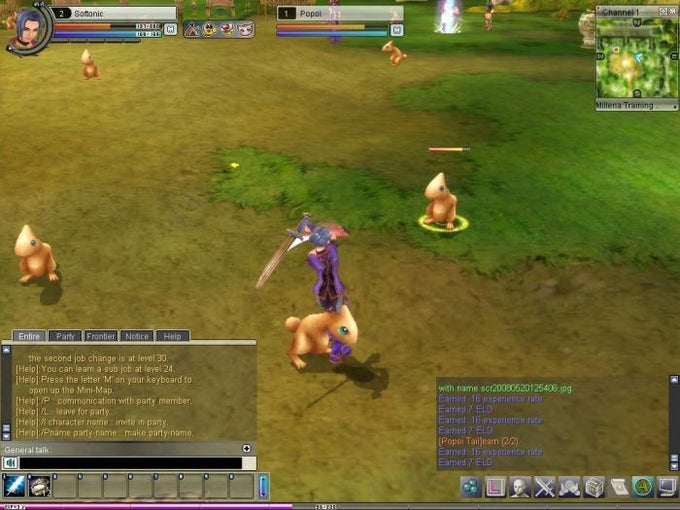This screenshot has height=510, width=680.
Task: Use the item in the second hotbar slot
Action: pos(40,486)
